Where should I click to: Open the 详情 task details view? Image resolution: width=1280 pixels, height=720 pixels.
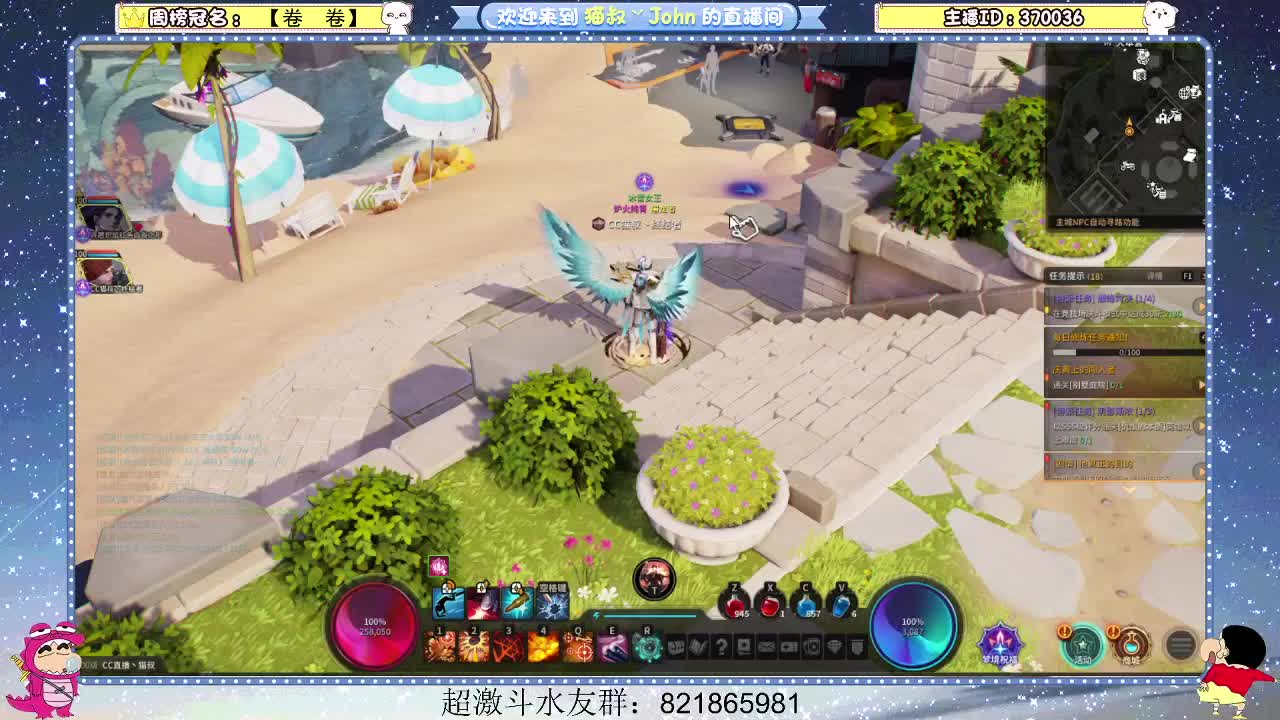pyautogui.click(x=1156, y=276)
